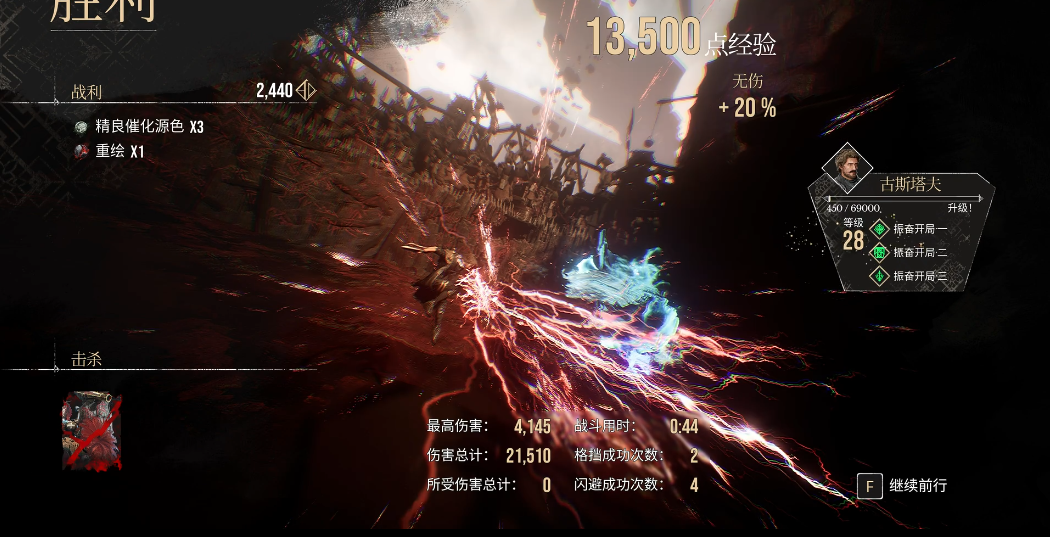Select the 重绘 loot entry
The height and width of the screenshot is (537, 1050).
110,152
